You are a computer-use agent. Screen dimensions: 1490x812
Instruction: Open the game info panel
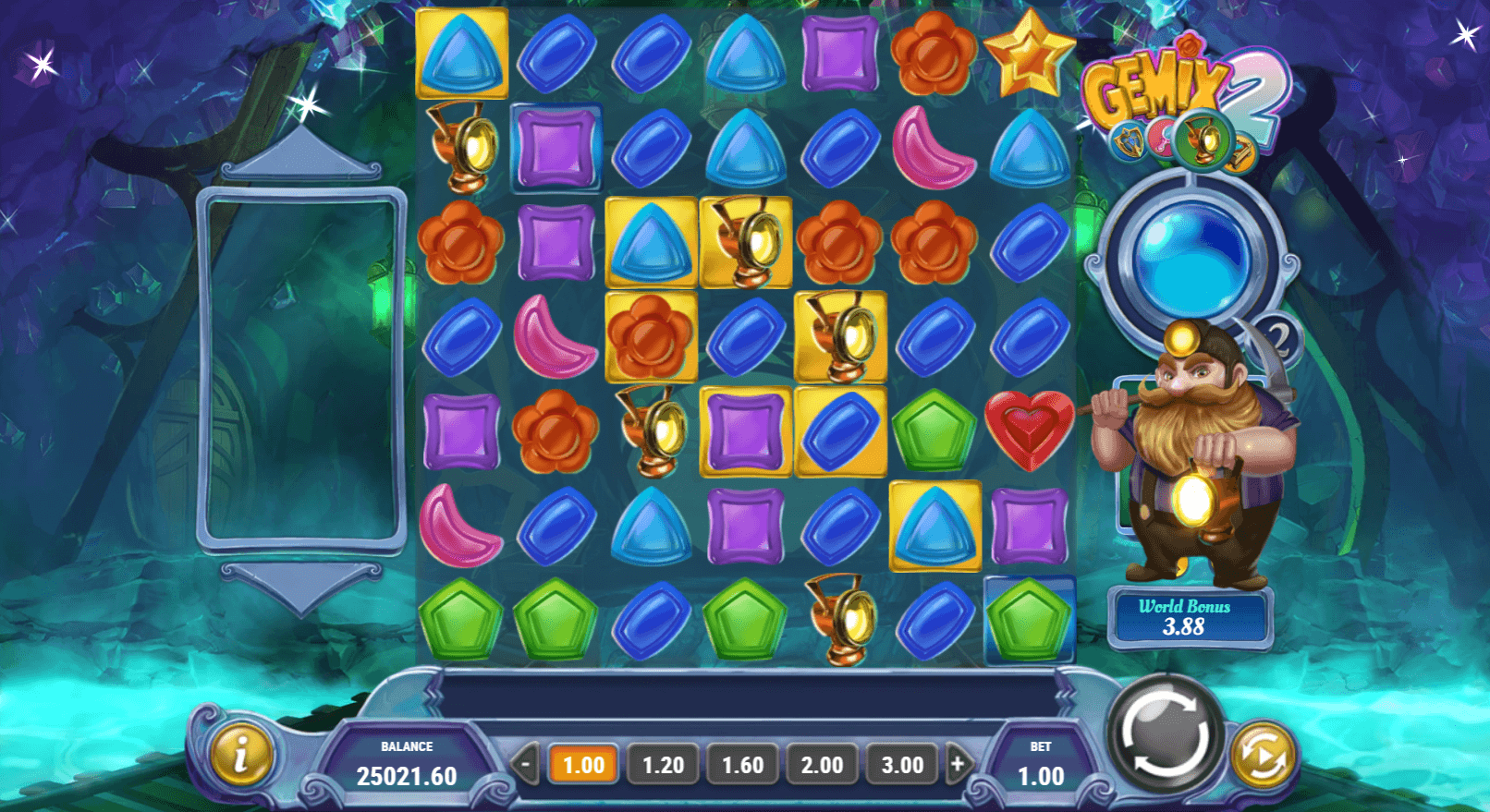tap(241, 755)
